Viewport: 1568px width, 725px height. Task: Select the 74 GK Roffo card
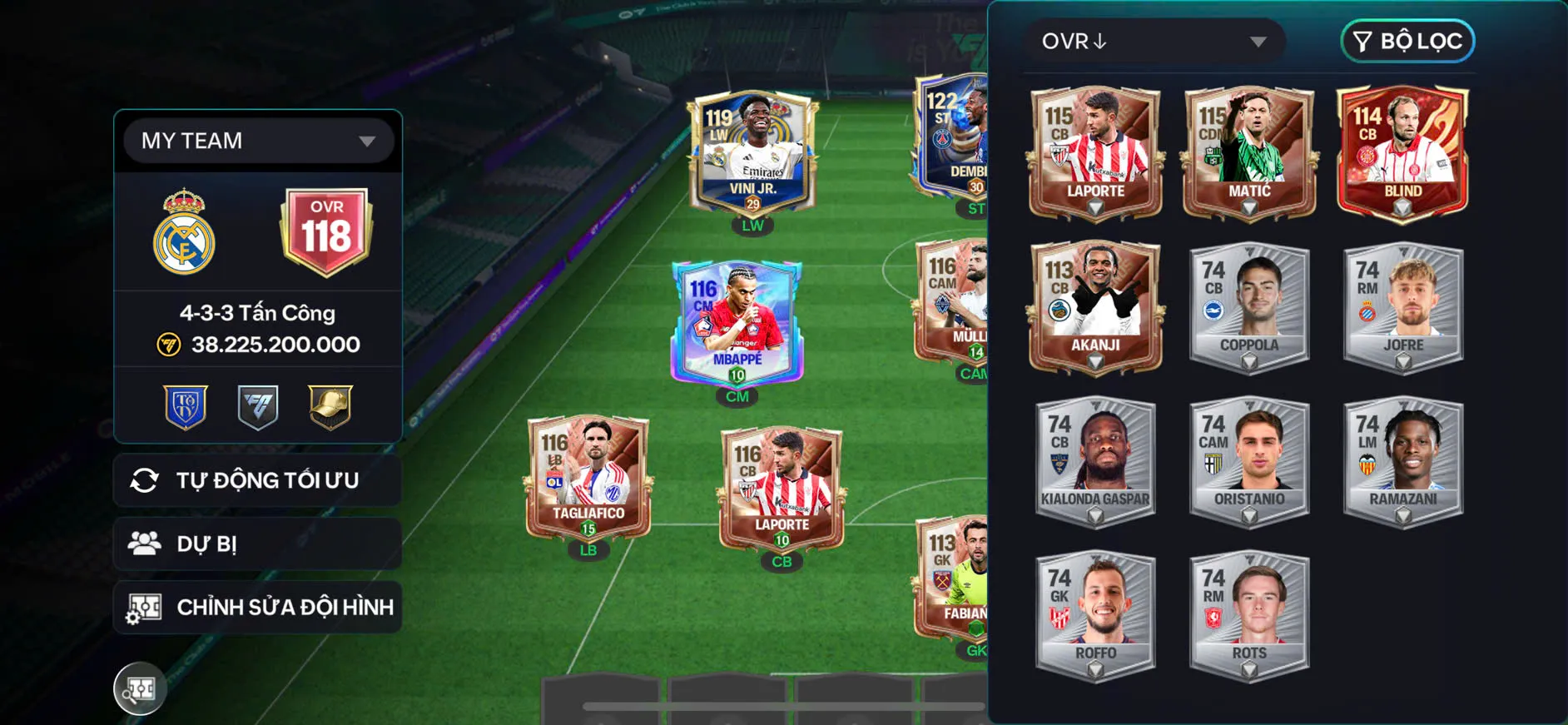pyautogui.click(x=1095, y=615)
